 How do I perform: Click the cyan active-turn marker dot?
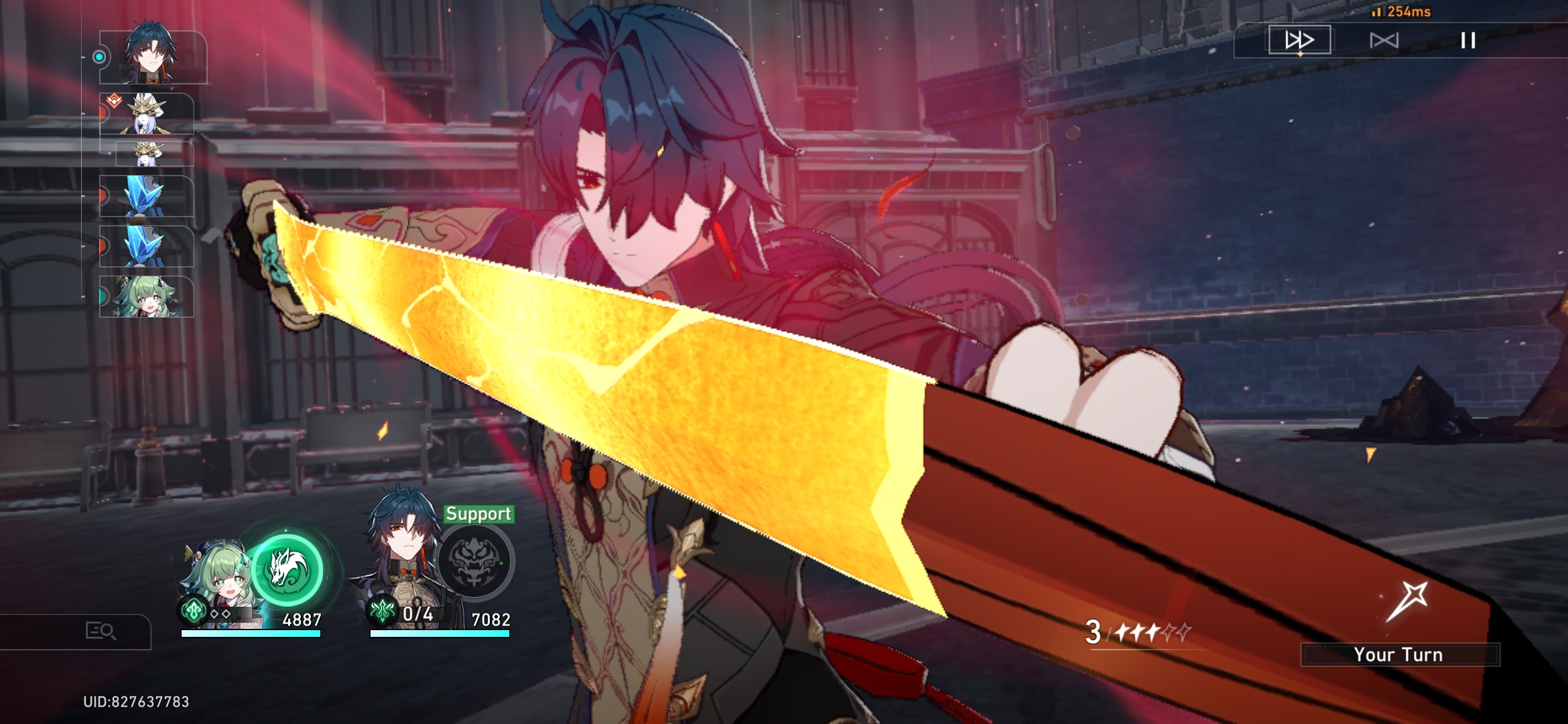tap(101, 58)
